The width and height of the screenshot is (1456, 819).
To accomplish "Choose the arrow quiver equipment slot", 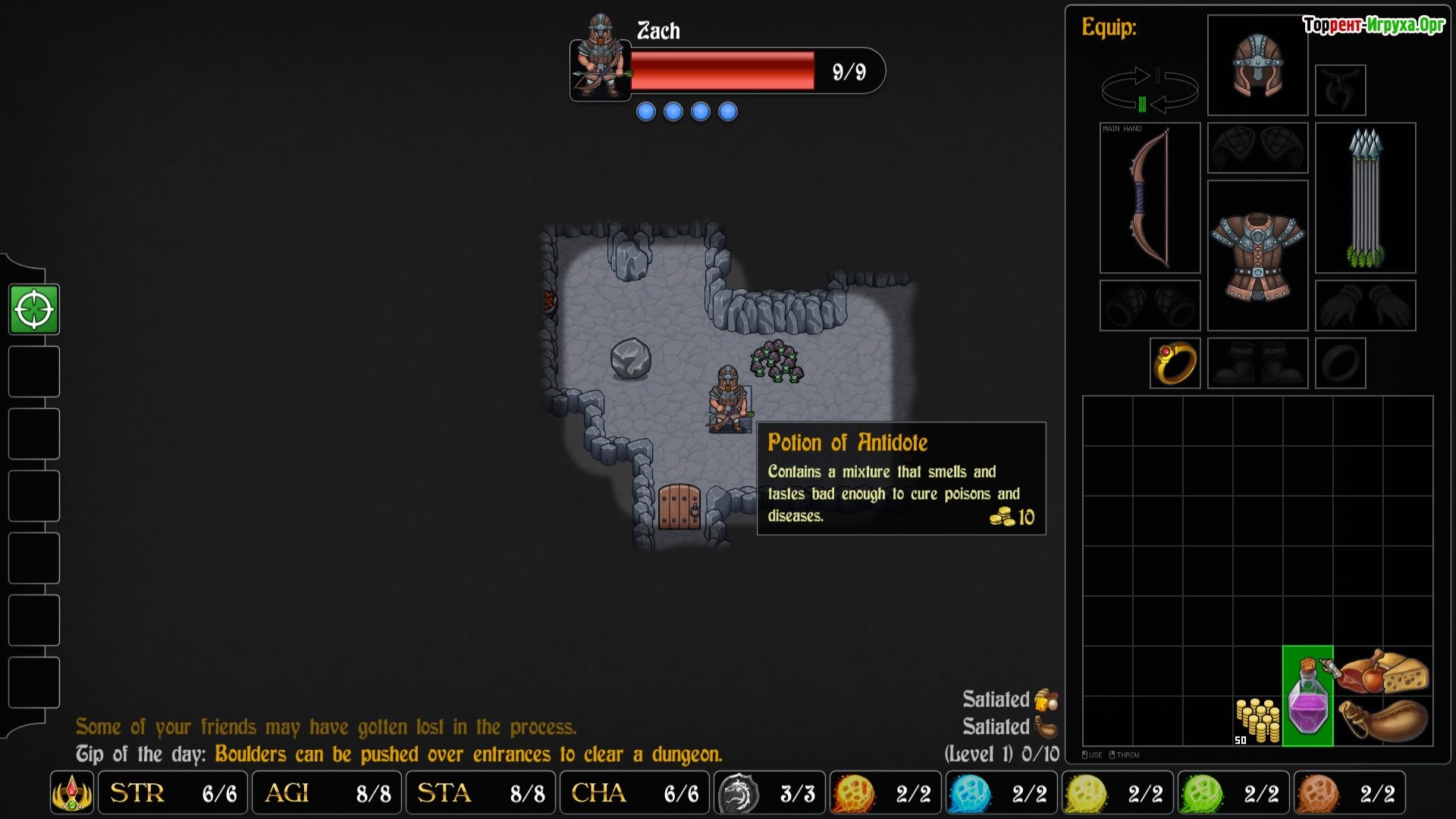I will point(1365,198).
